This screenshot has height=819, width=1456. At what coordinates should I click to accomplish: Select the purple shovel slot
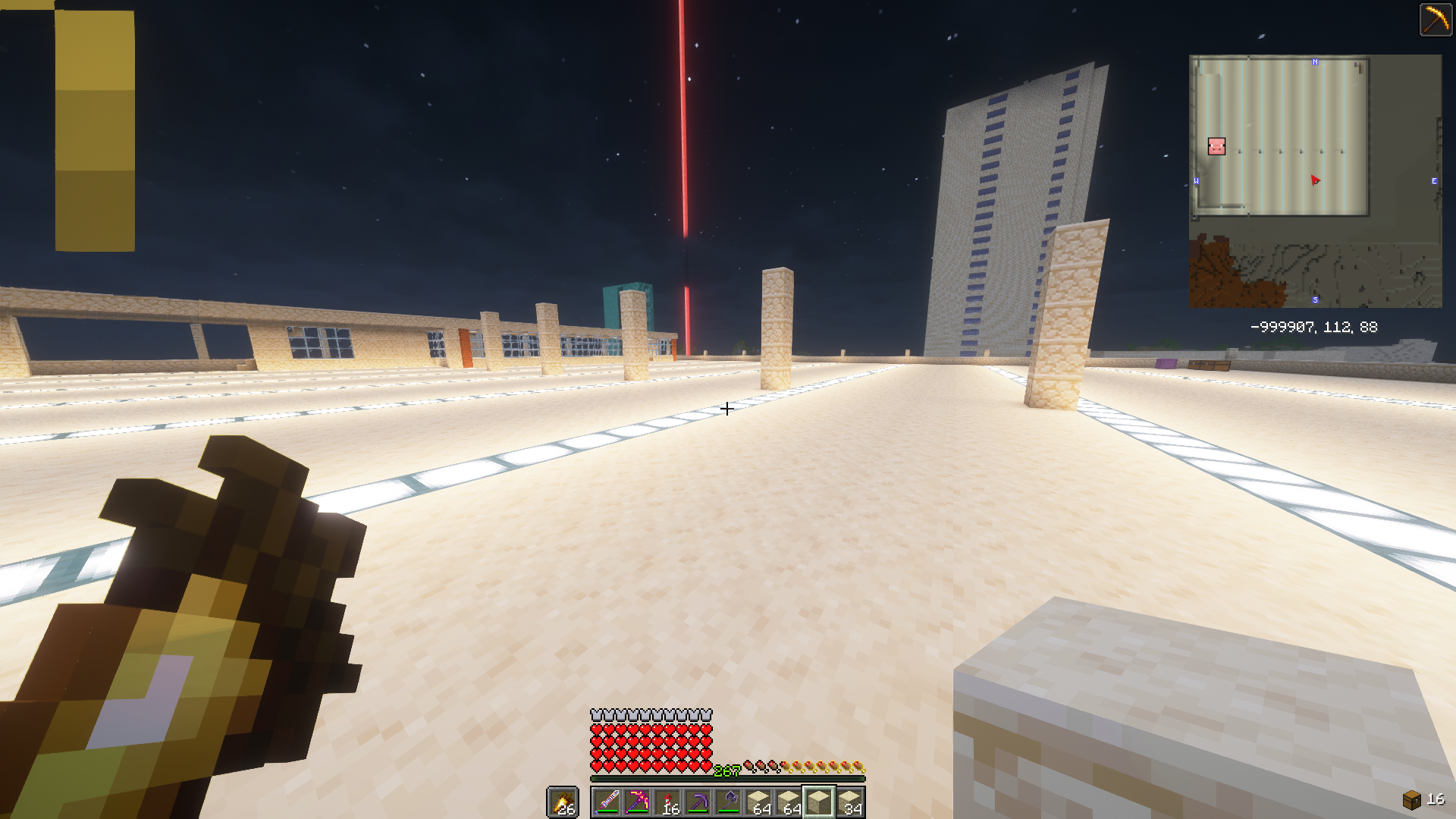click(x=728, y=802)
